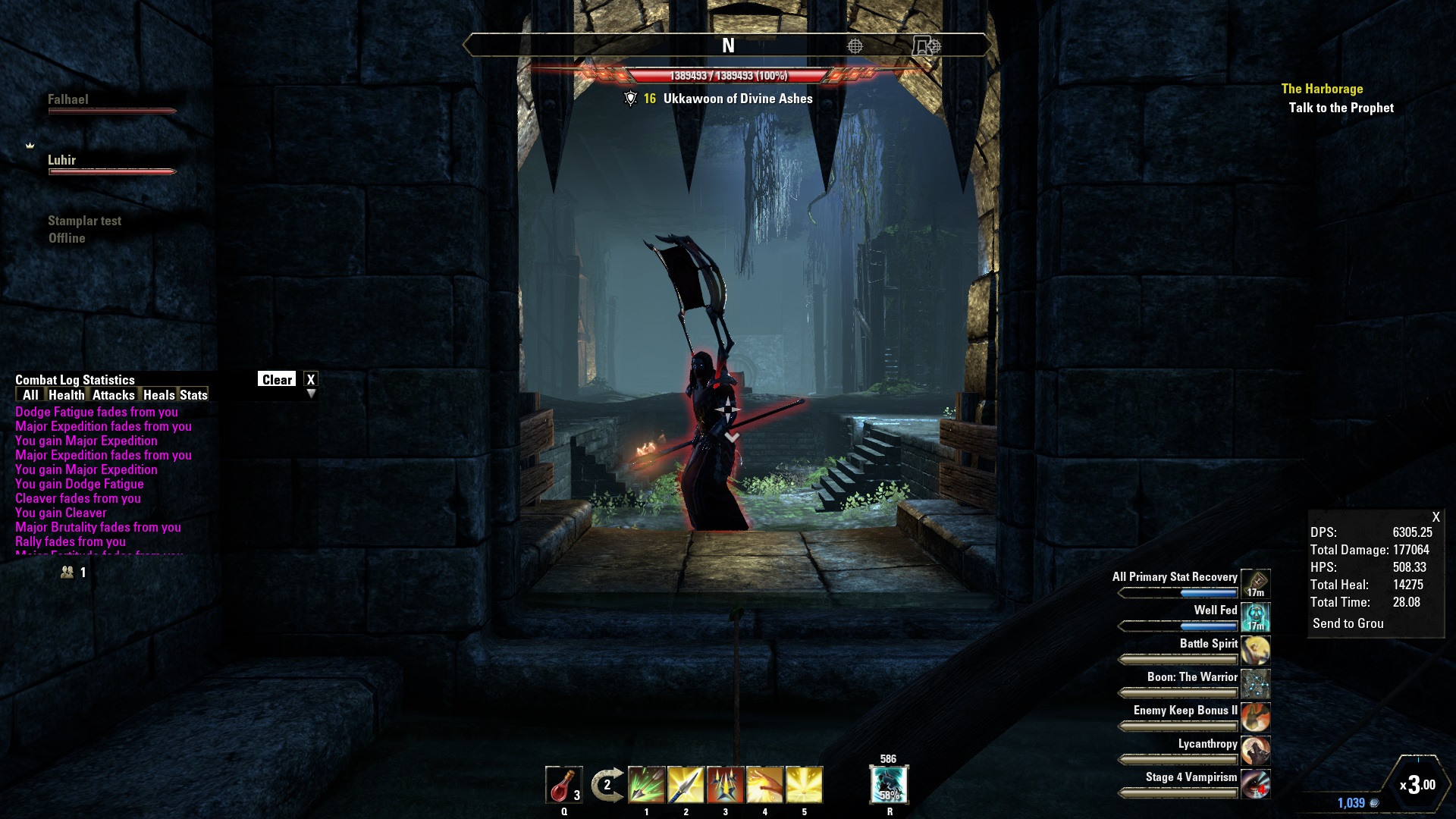Screen dimensions: 1456x819
Task: Click the combat log scroll-down arrow
Action: point(311,394)
